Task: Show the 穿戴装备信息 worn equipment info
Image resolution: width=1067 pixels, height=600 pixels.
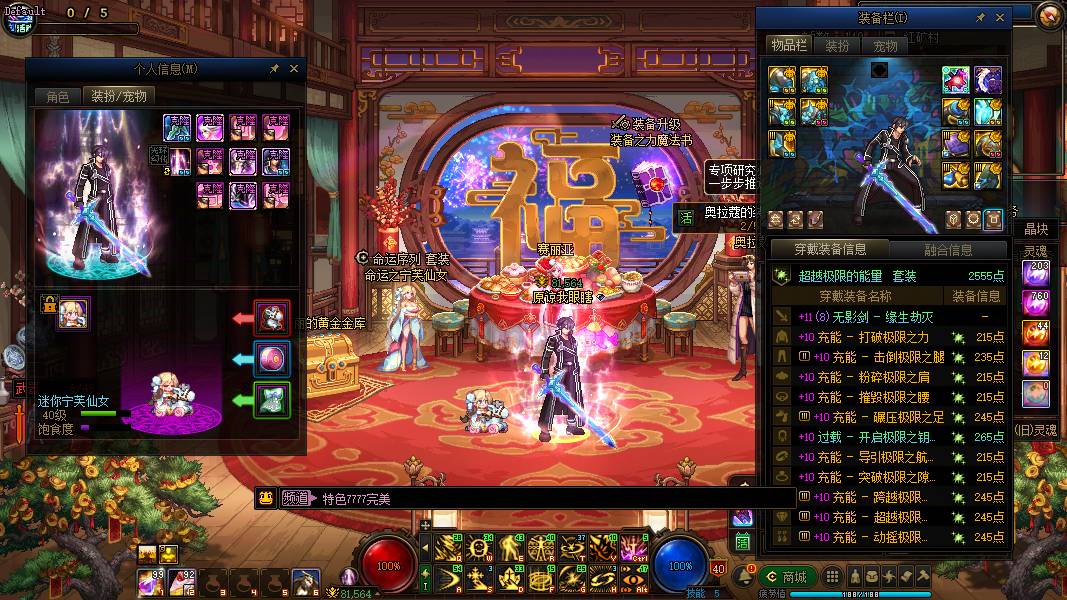Action: (x=828, y=249)
